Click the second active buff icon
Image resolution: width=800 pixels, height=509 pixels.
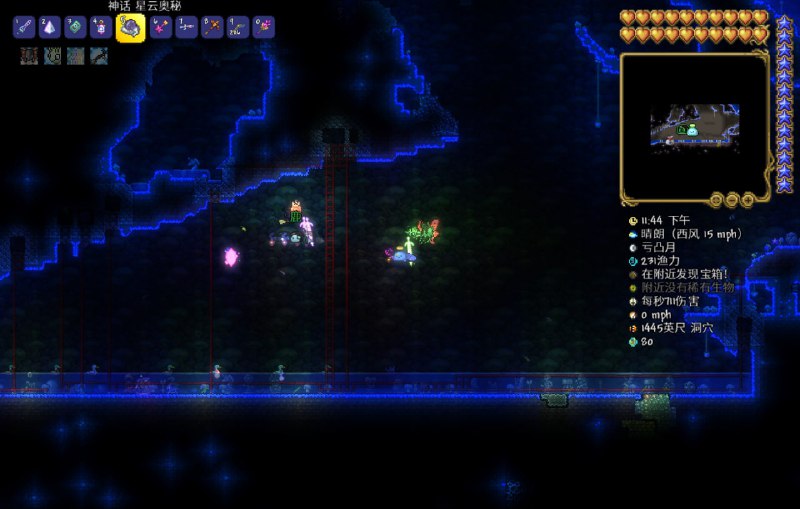(x=52, y=56)
